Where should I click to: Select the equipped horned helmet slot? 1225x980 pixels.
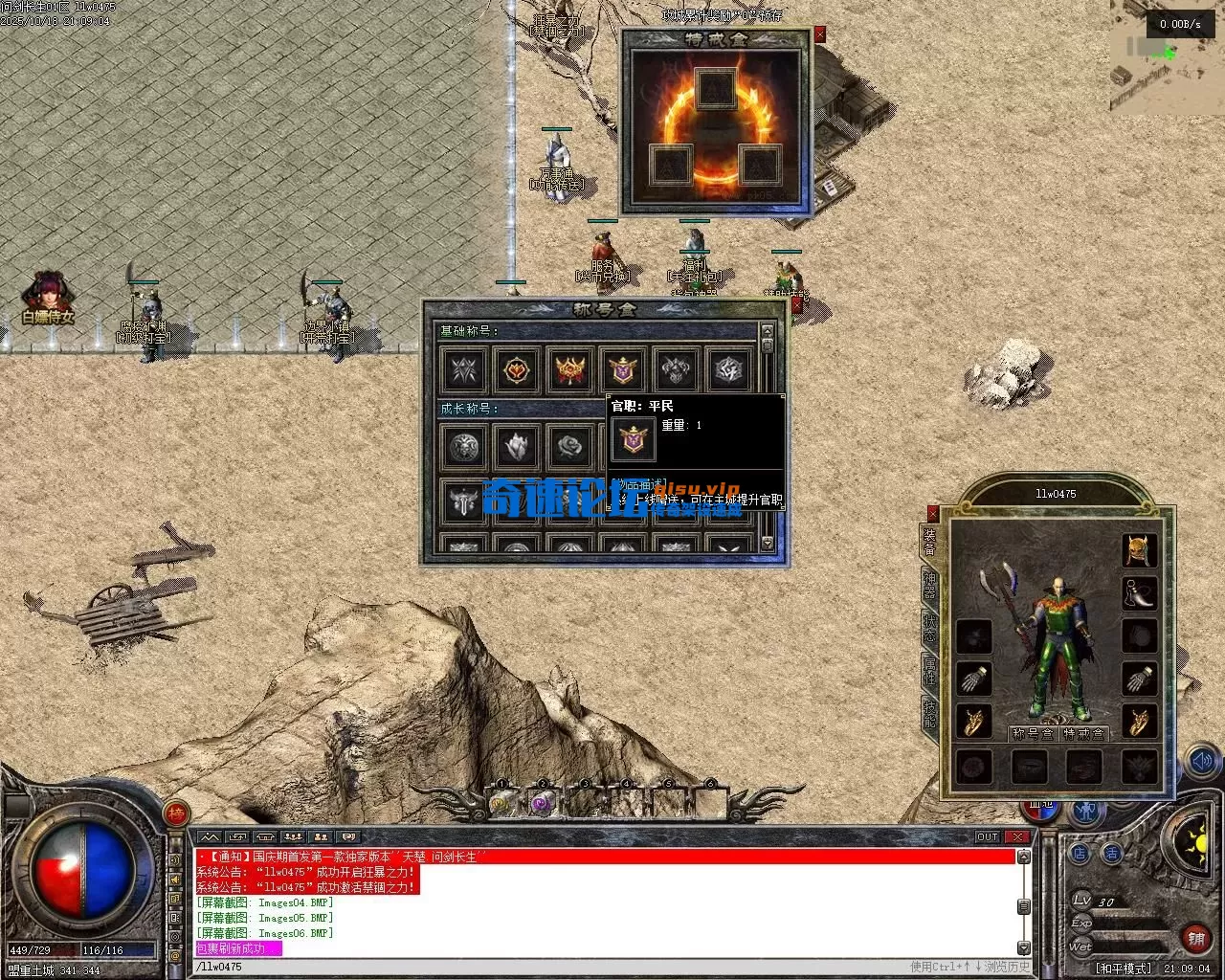[1139, 550]
